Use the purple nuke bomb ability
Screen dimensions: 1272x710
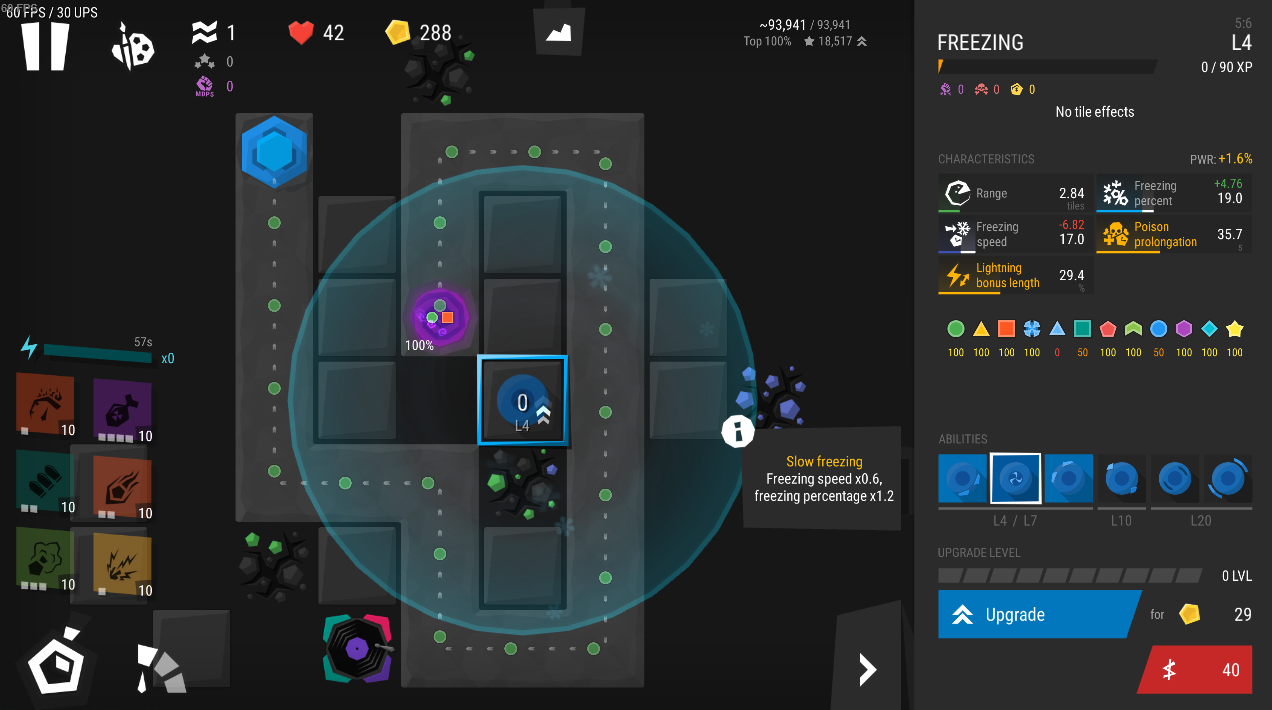click(122, 409)
